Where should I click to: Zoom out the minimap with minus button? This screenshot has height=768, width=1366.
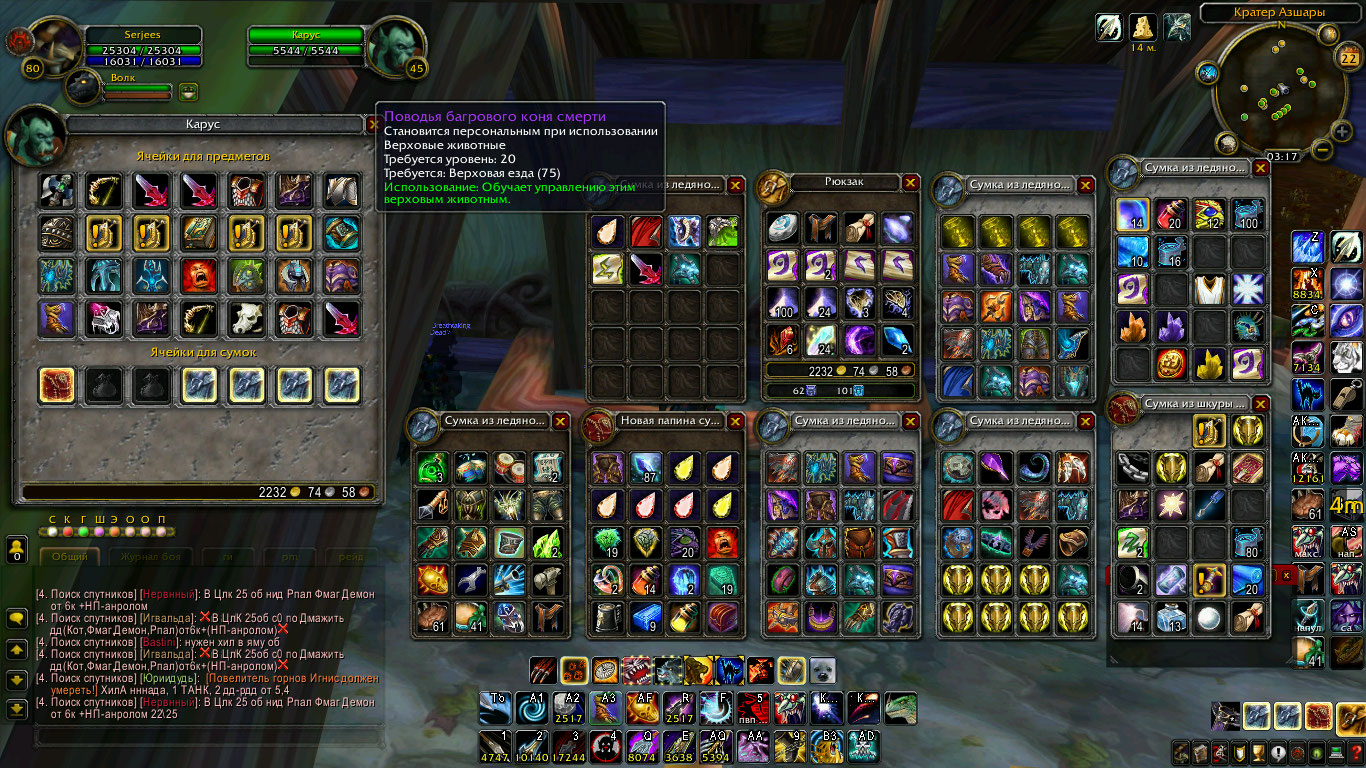point(1320,151)
